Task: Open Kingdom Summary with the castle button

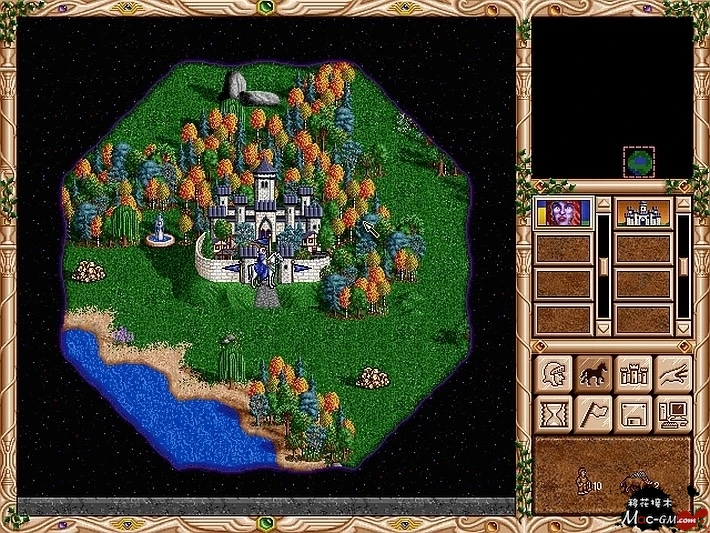Action: click(633, 373)
